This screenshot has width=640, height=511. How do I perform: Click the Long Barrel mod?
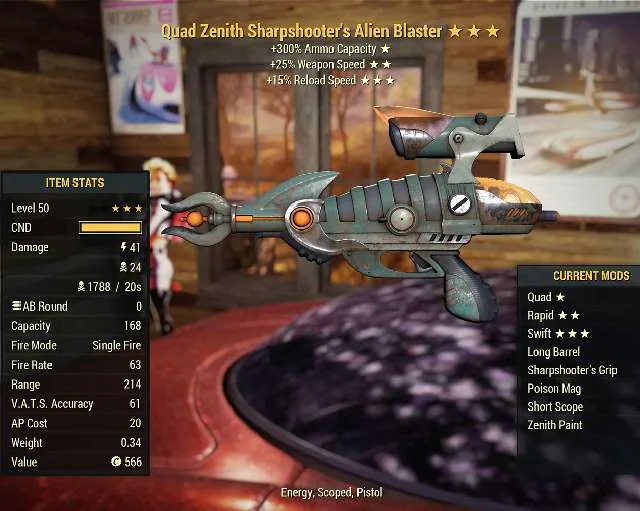pyautogui.click(x=554, y=352)
